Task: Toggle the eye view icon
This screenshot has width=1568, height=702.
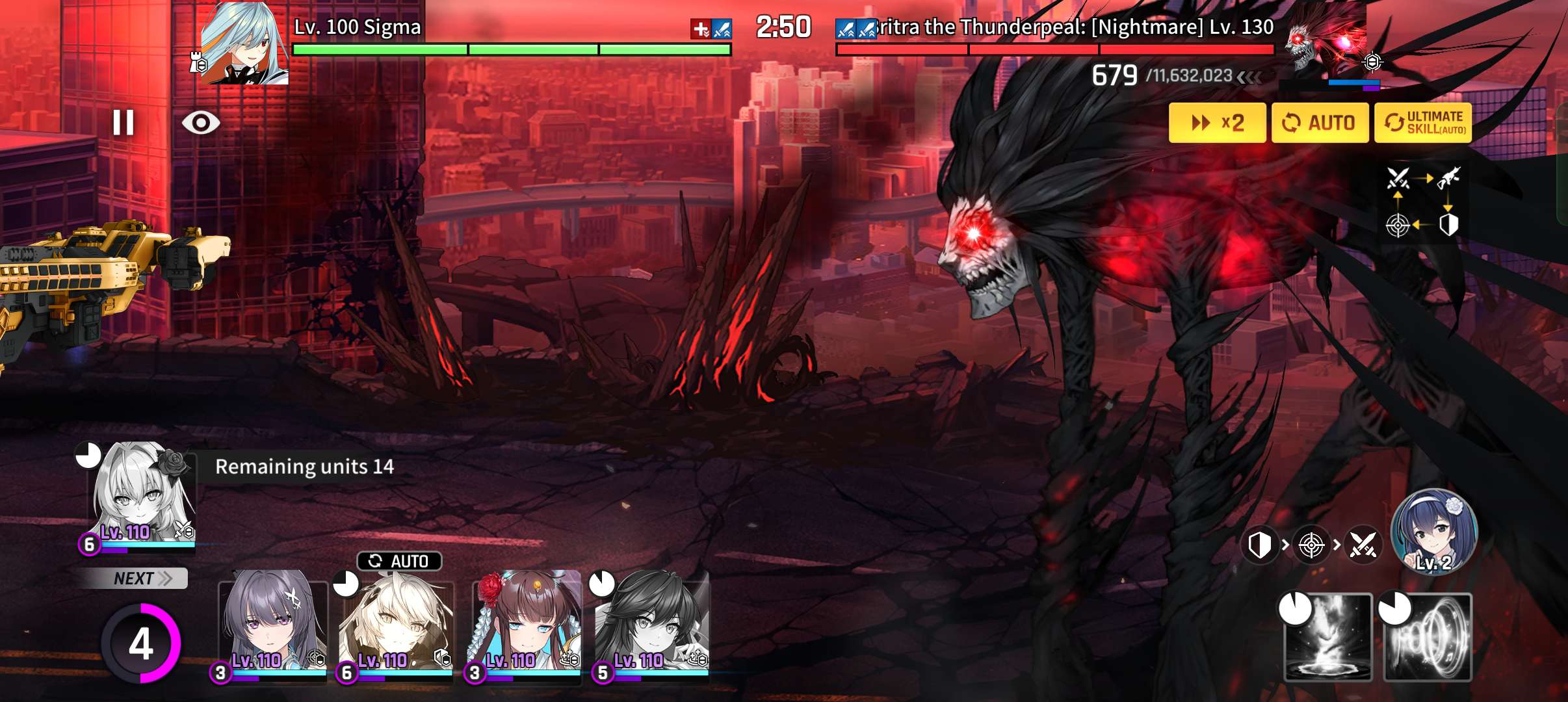Action: [201, 122]
